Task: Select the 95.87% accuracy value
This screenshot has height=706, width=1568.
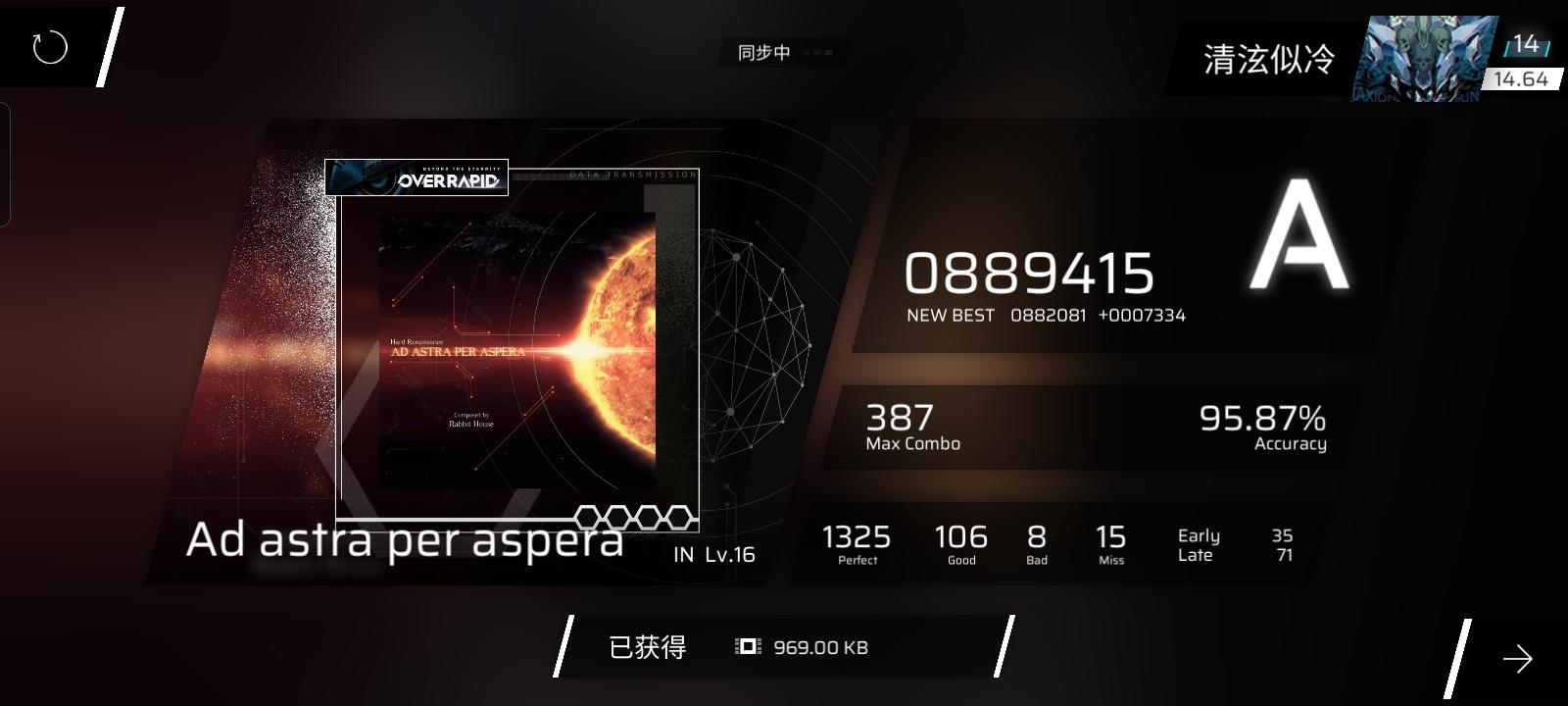Action: [x=1262, y=420]
